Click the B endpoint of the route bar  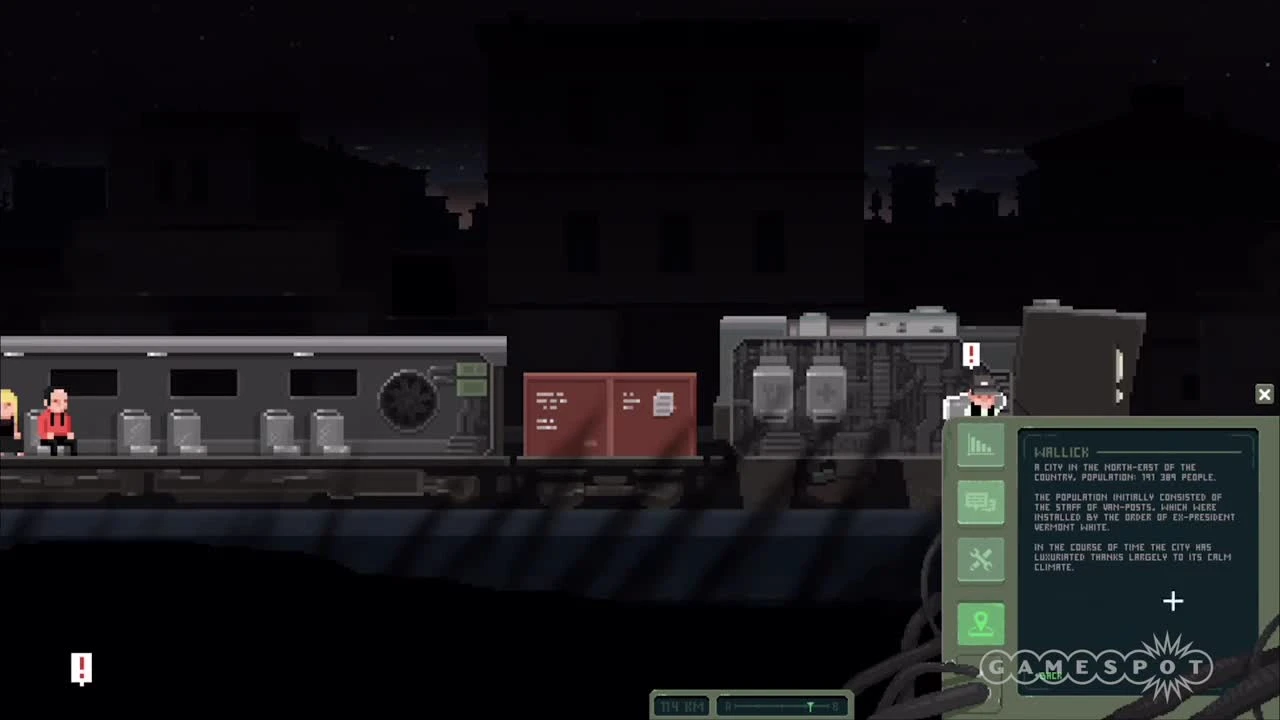[835, 706]
